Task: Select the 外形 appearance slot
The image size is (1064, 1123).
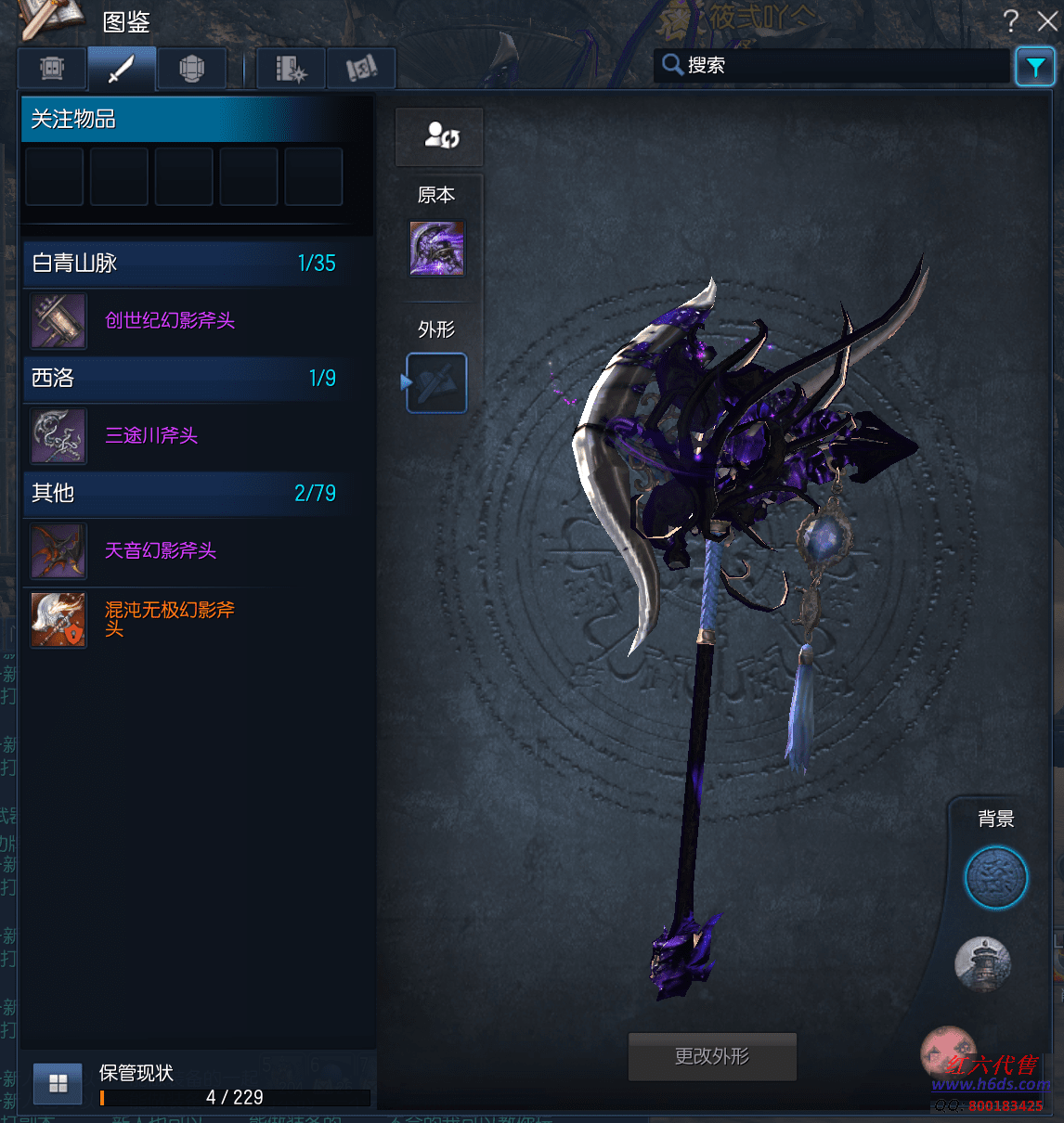Action: point(437,382)
